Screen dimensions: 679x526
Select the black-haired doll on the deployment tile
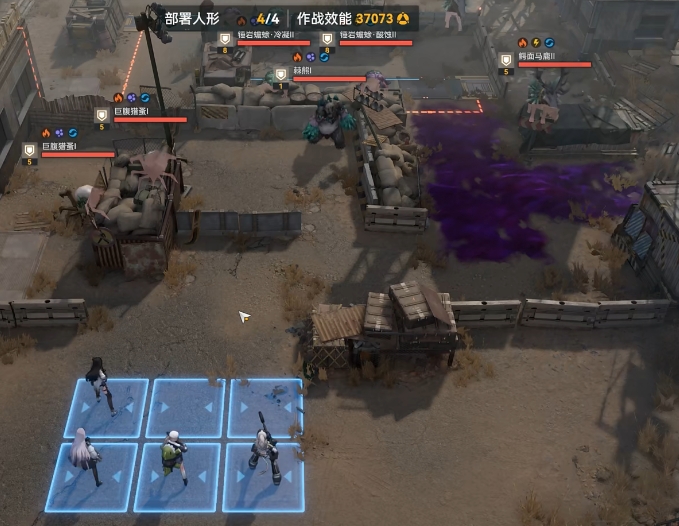[103, 387]
